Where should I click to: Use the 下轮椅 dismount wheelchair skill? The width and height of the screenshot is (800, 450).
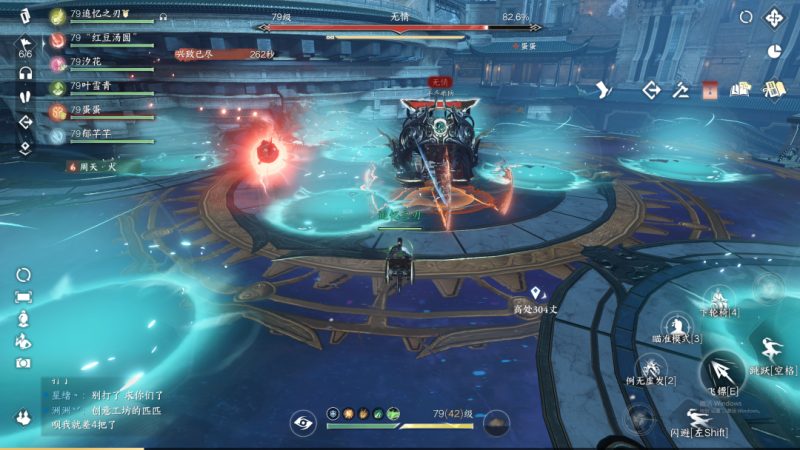tap(719, 300)
